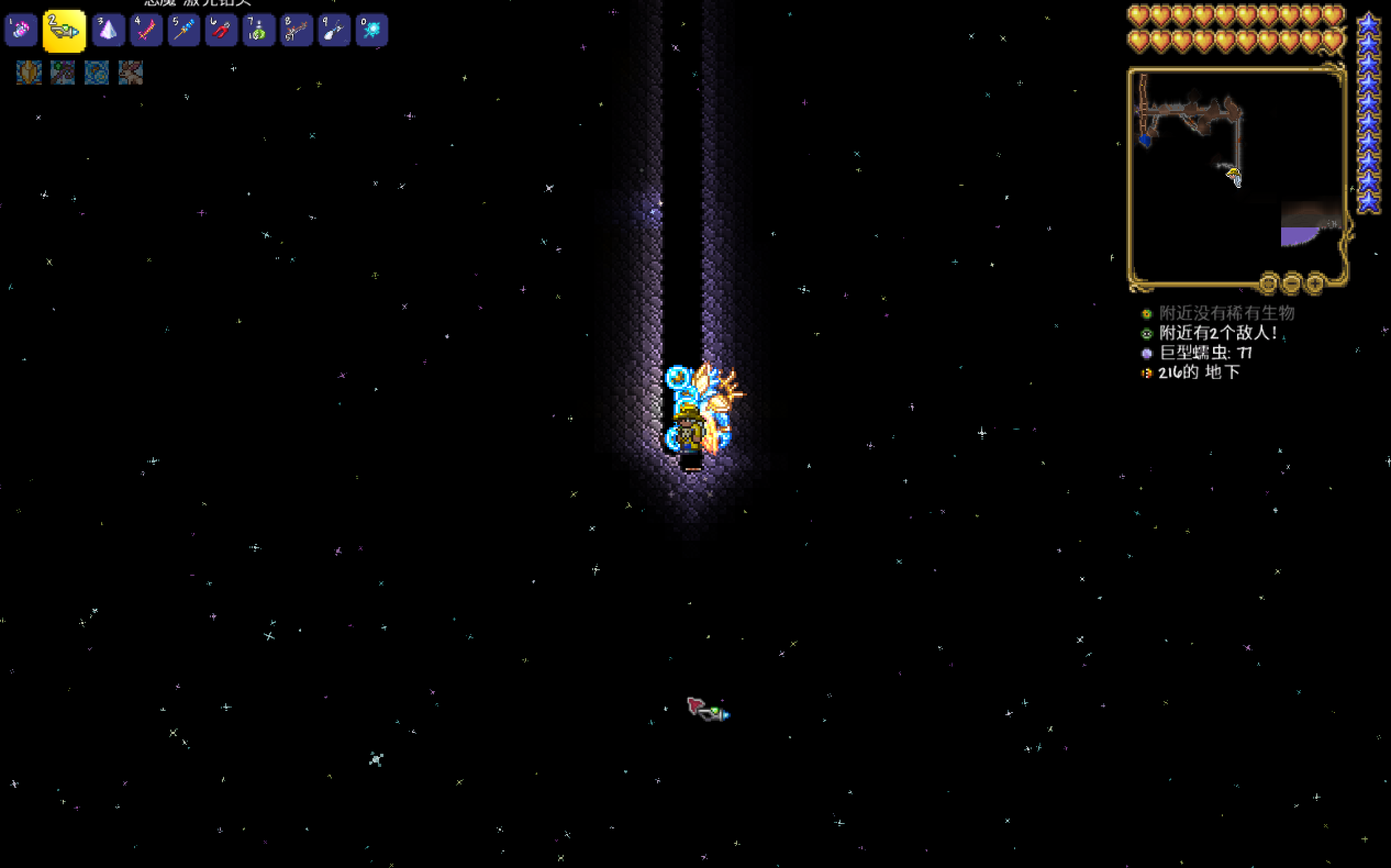
Task: Equip the pink sword in slot 4
Action: (x=146, y=30)
